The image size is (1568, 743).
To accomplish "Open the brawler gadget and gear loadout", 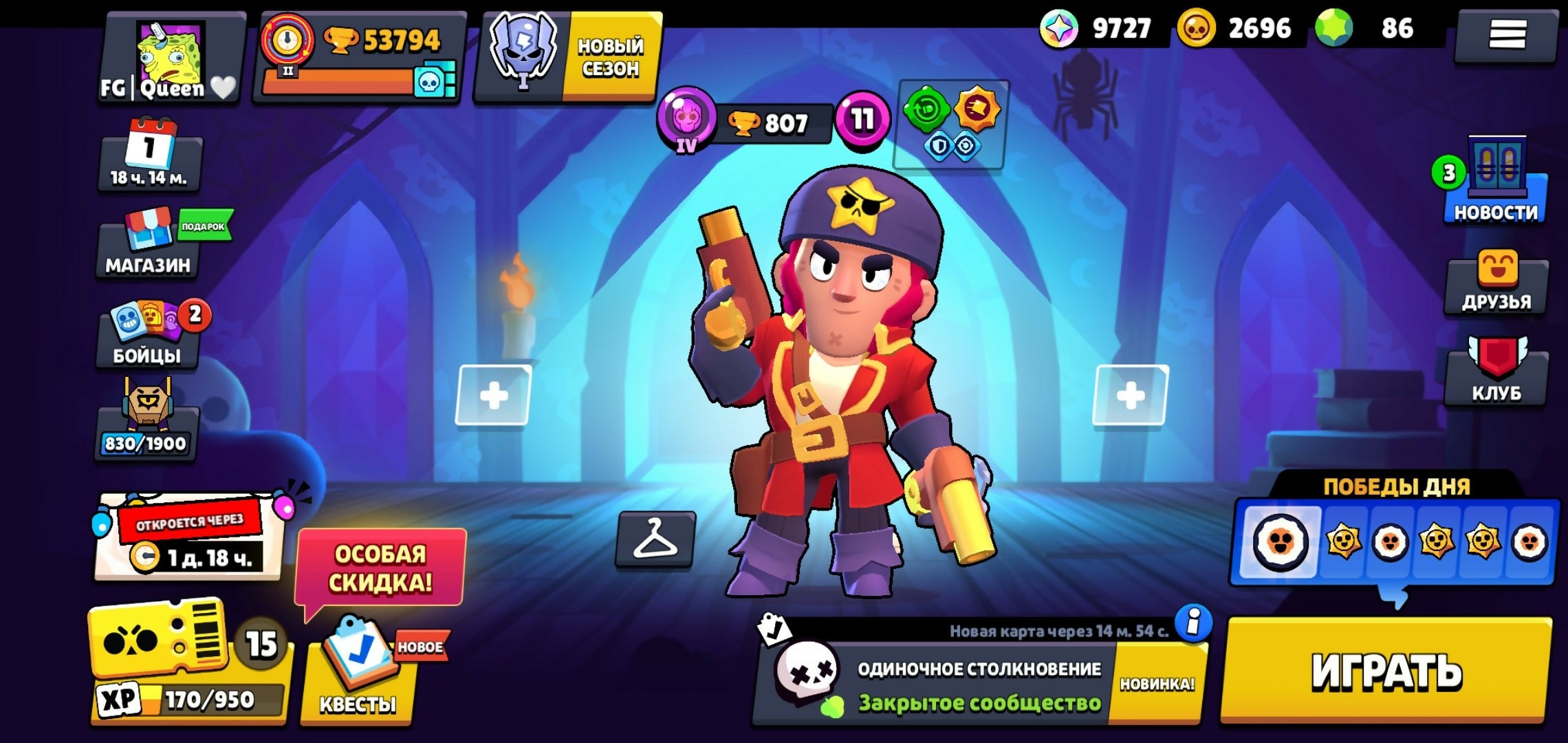I will (x=950, y=124).
